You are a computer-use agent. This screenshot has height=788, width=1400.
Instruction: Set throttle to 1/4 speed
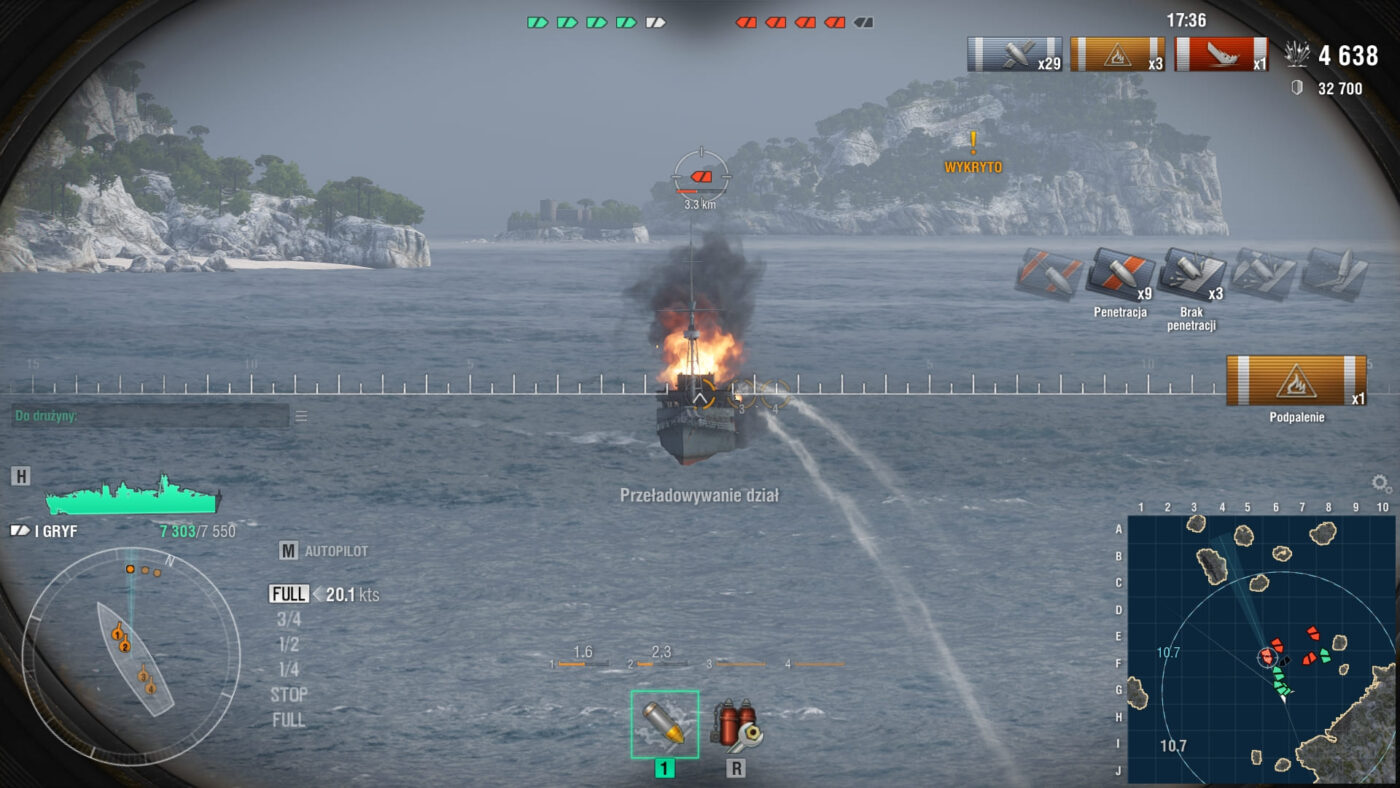tap(288, 669)
